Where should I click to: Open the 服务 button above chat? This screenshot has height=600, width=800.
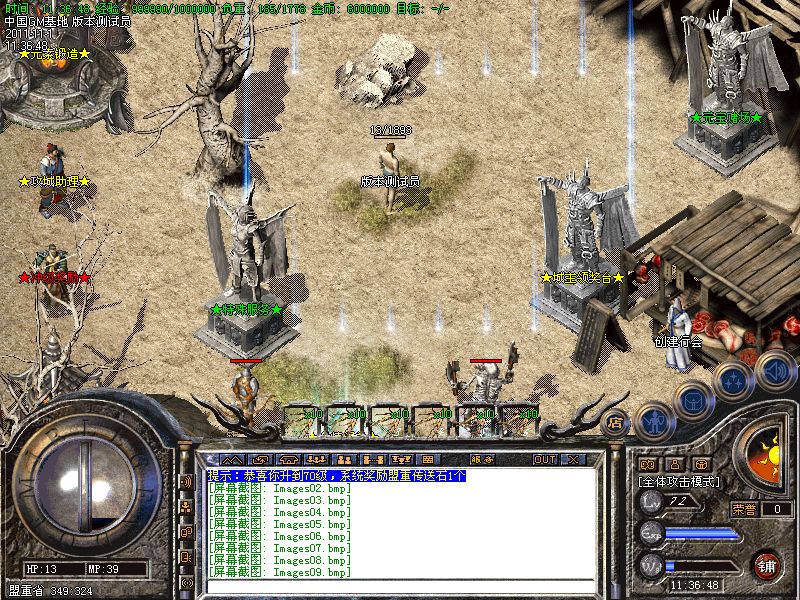coord(481,459)
